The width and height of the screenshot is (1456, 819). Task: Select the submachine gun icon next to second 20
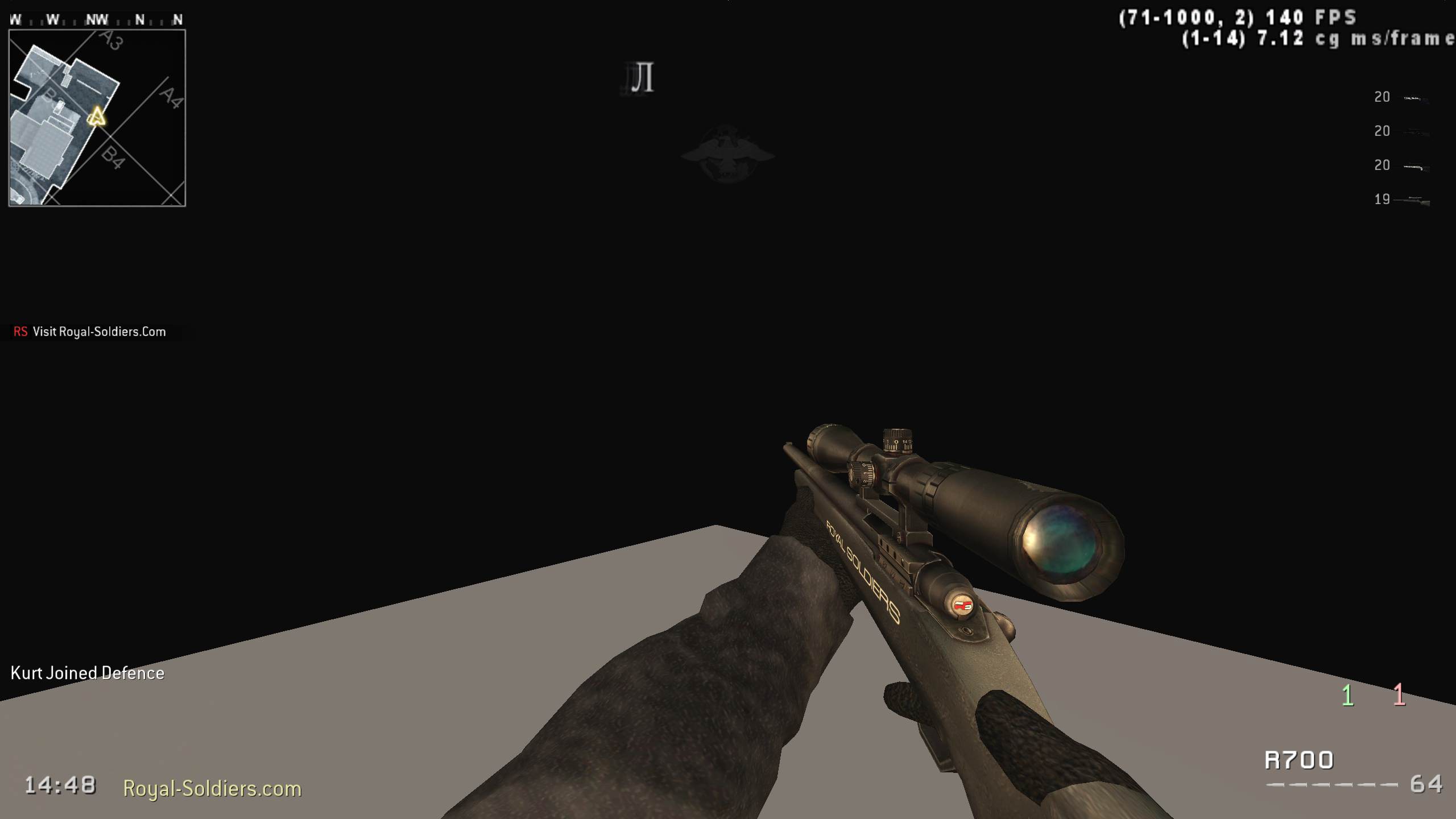(1416, 133)
